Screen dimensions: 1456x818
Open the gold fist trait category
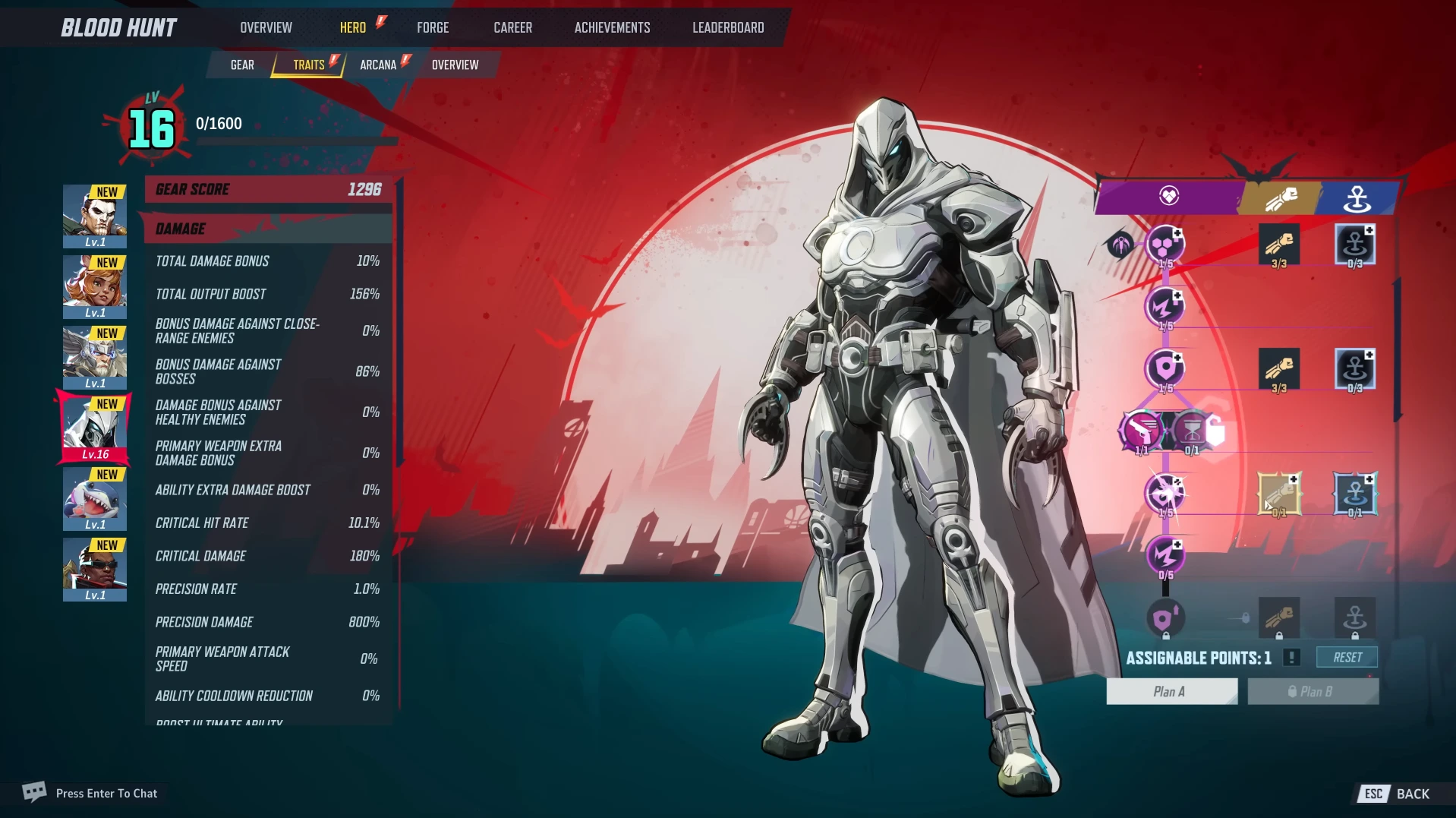(x=1281, y=198)
